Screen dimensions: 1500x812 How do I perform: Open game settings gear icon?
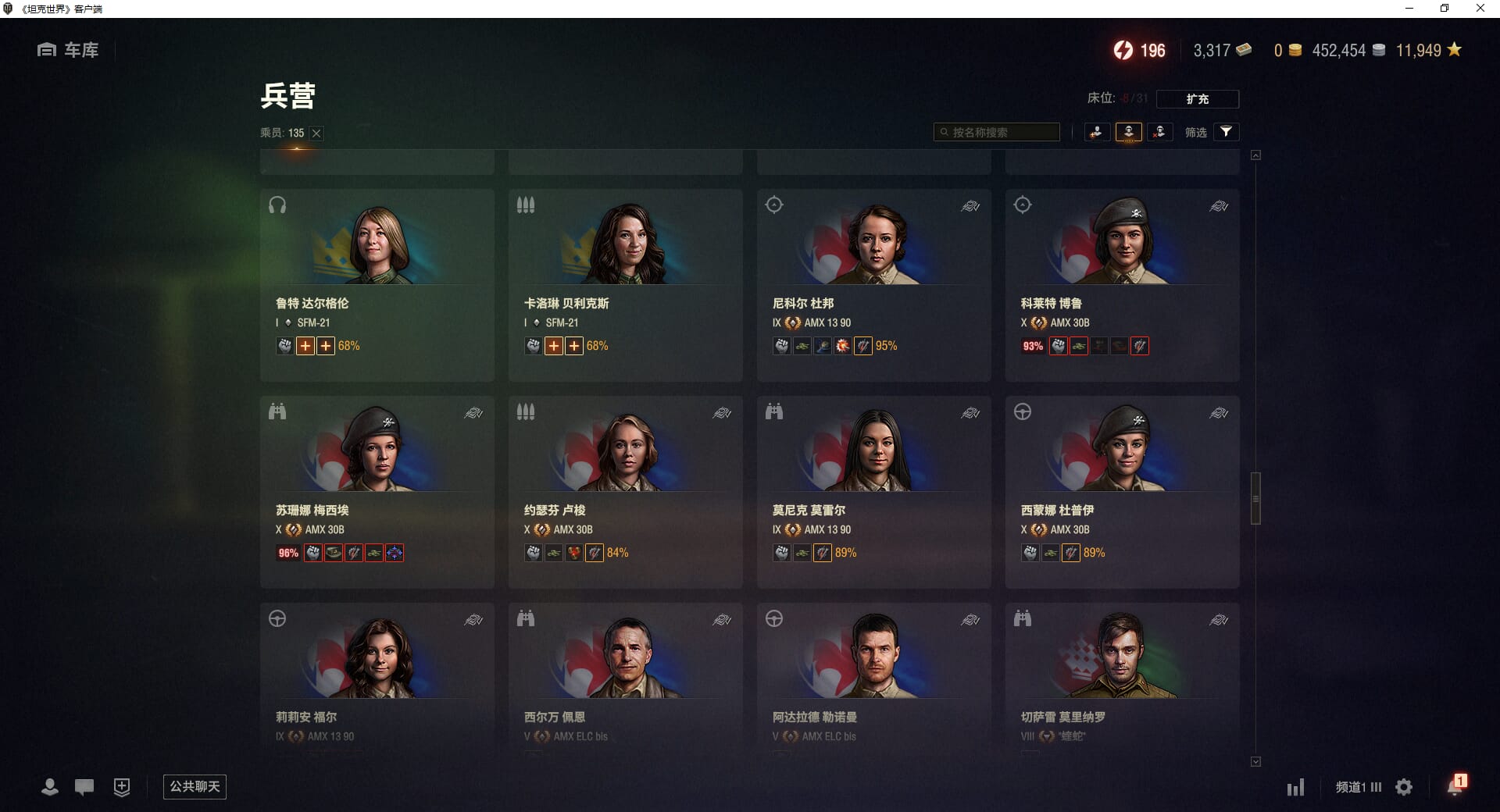[1404, 787]
